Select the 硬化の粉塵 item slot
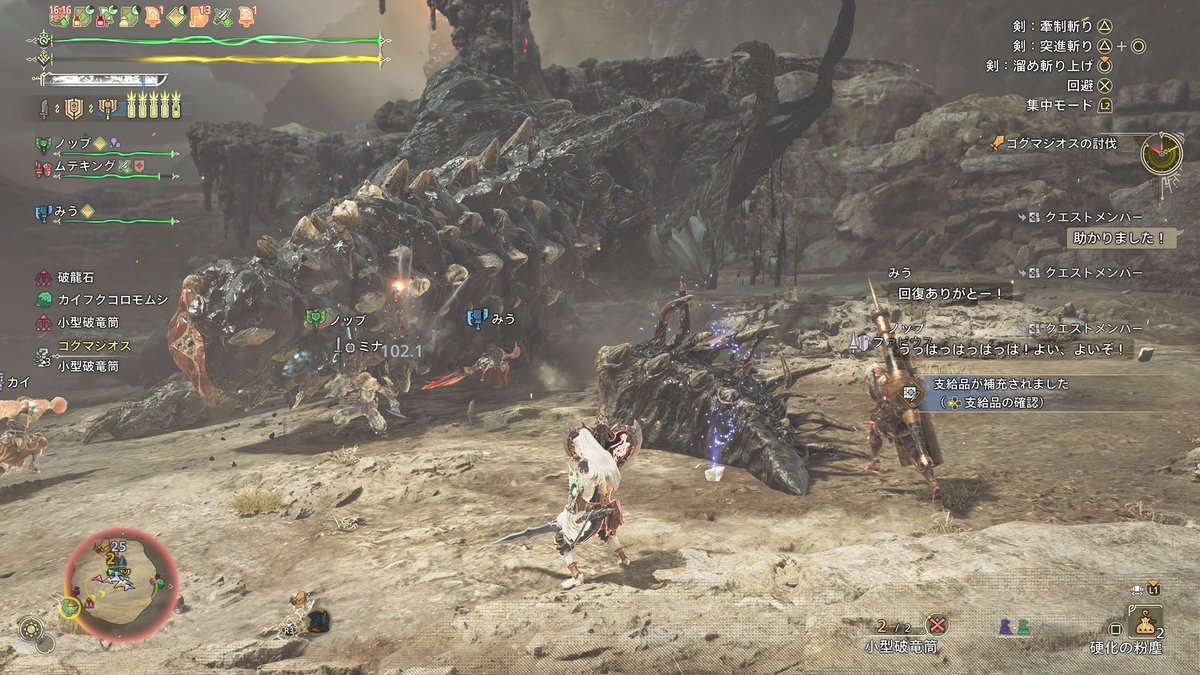 [1145, 625]
